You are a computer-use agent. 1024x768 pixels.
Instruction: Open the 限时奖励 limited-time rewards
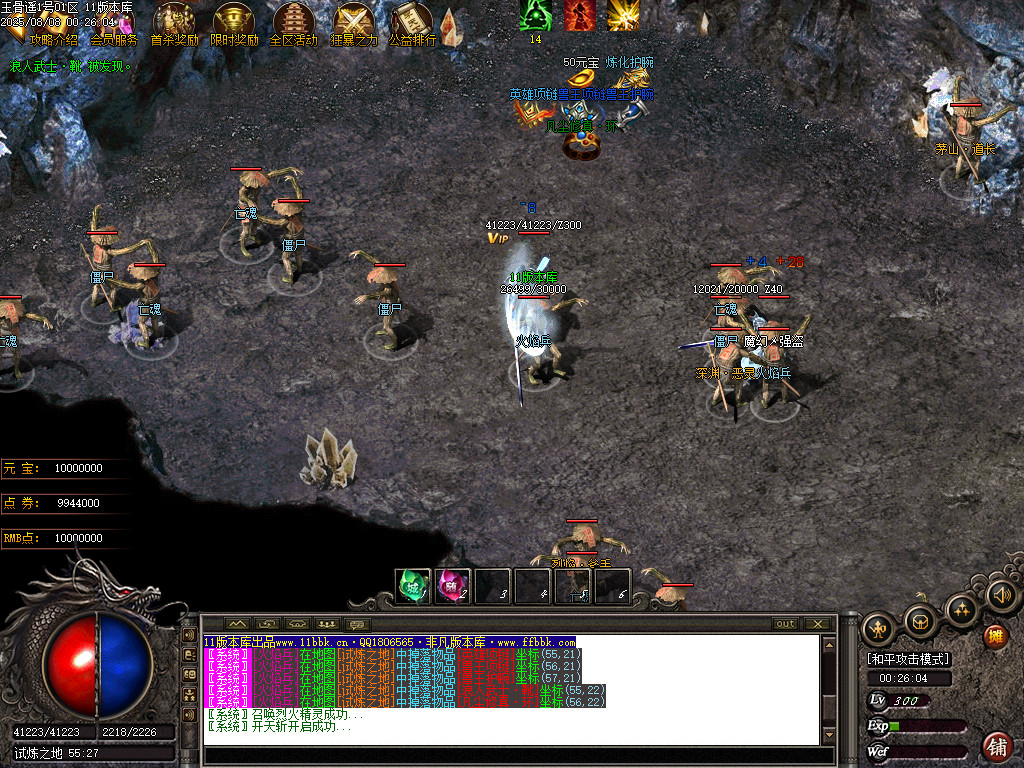tap(234, 24)
